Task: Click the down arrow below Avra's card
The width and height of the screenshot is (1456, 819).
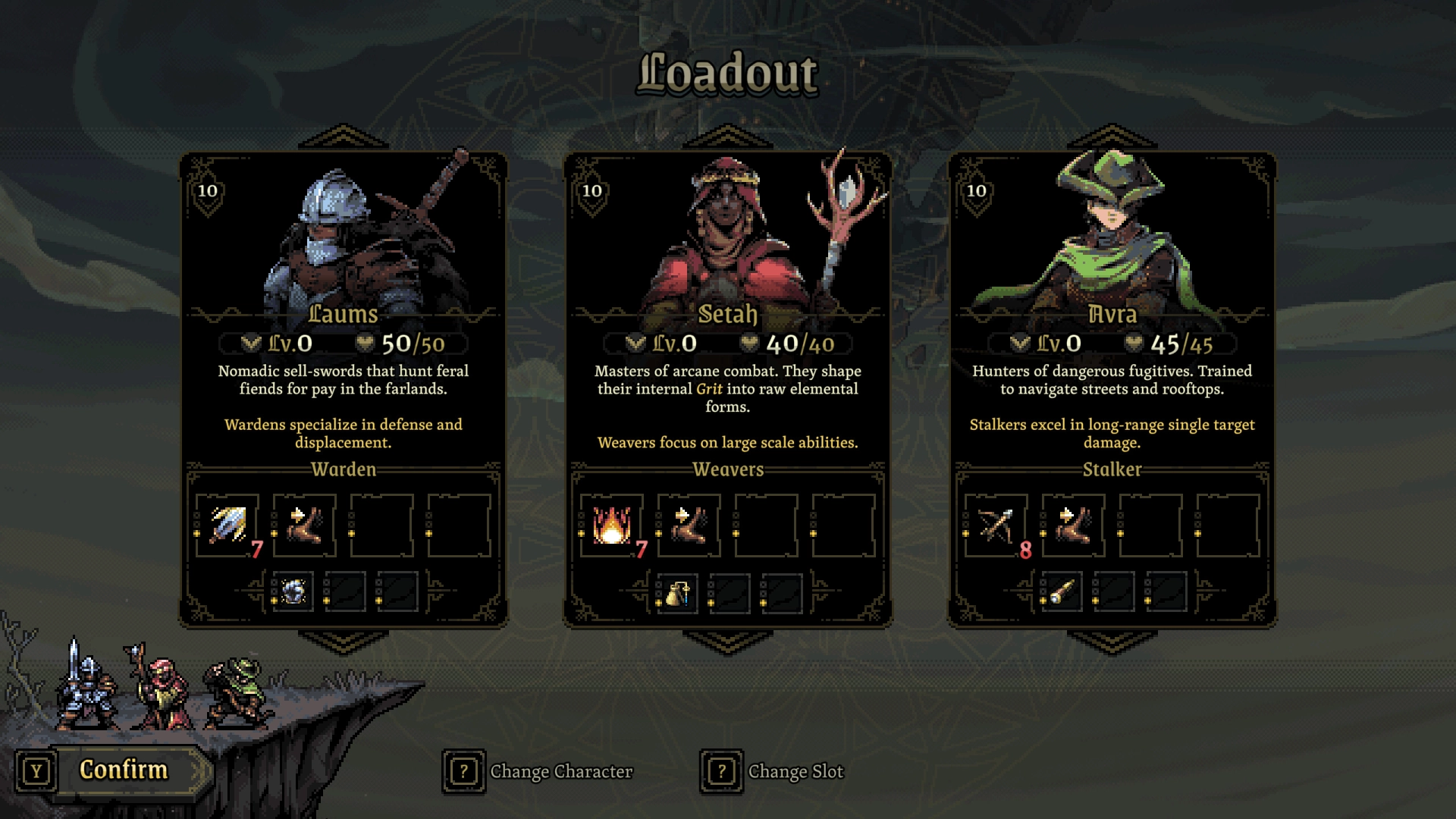Action: click(x=1112, y=642)
